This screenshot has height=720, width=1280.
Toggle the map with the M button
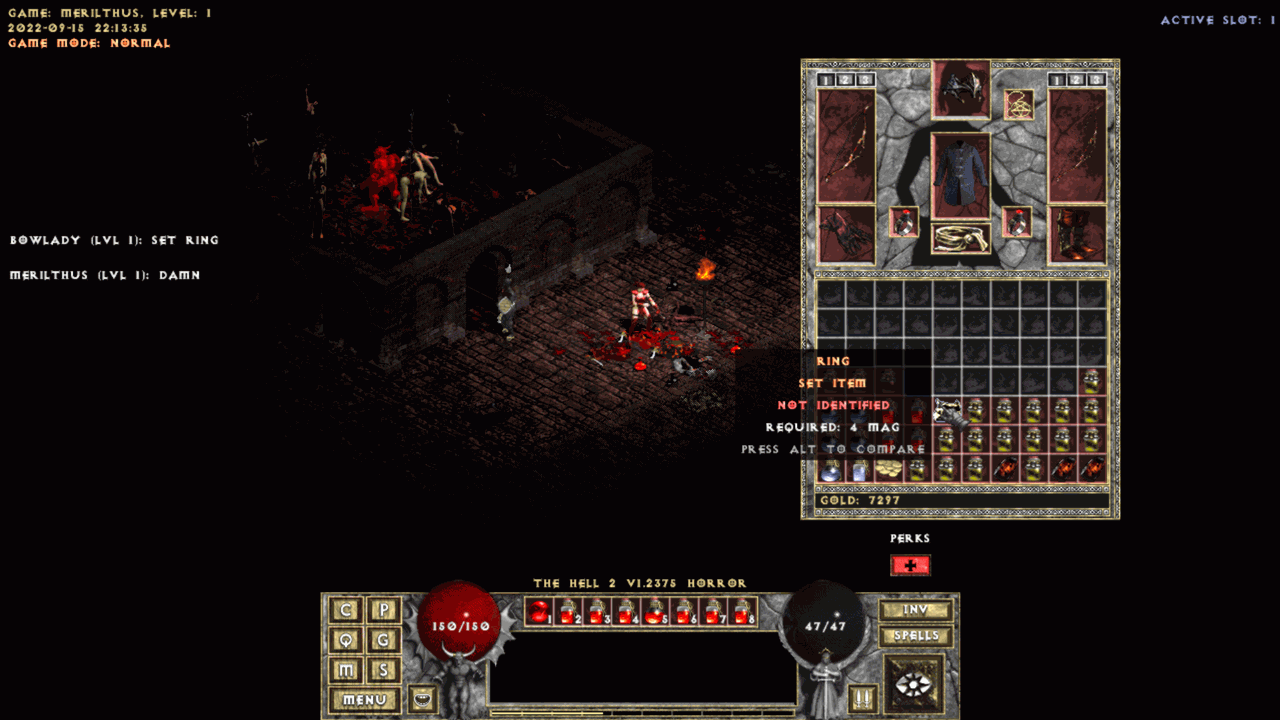click(x=346, y=670)
